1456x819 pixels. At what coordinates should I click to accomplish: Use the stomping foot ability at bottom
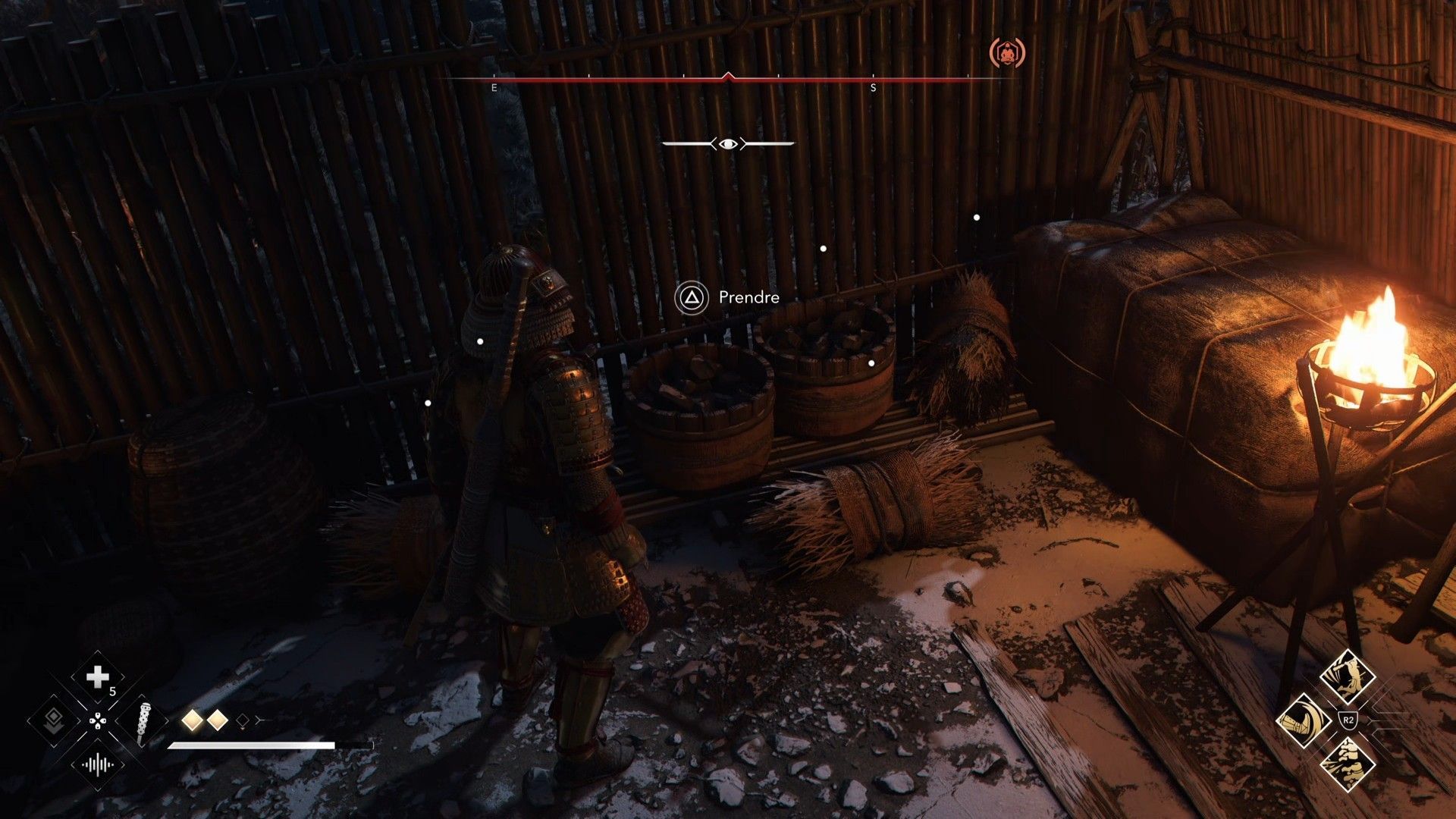click(1347, 763)
